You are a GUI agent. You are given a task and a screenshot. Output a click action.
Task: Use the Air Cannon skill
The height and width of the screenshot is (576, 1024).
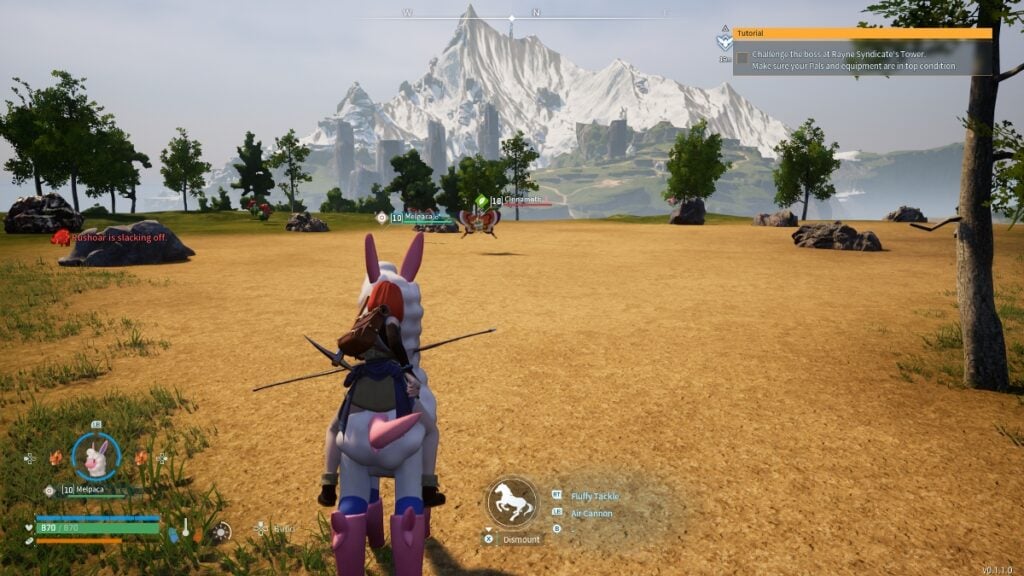tap(592, 514)
